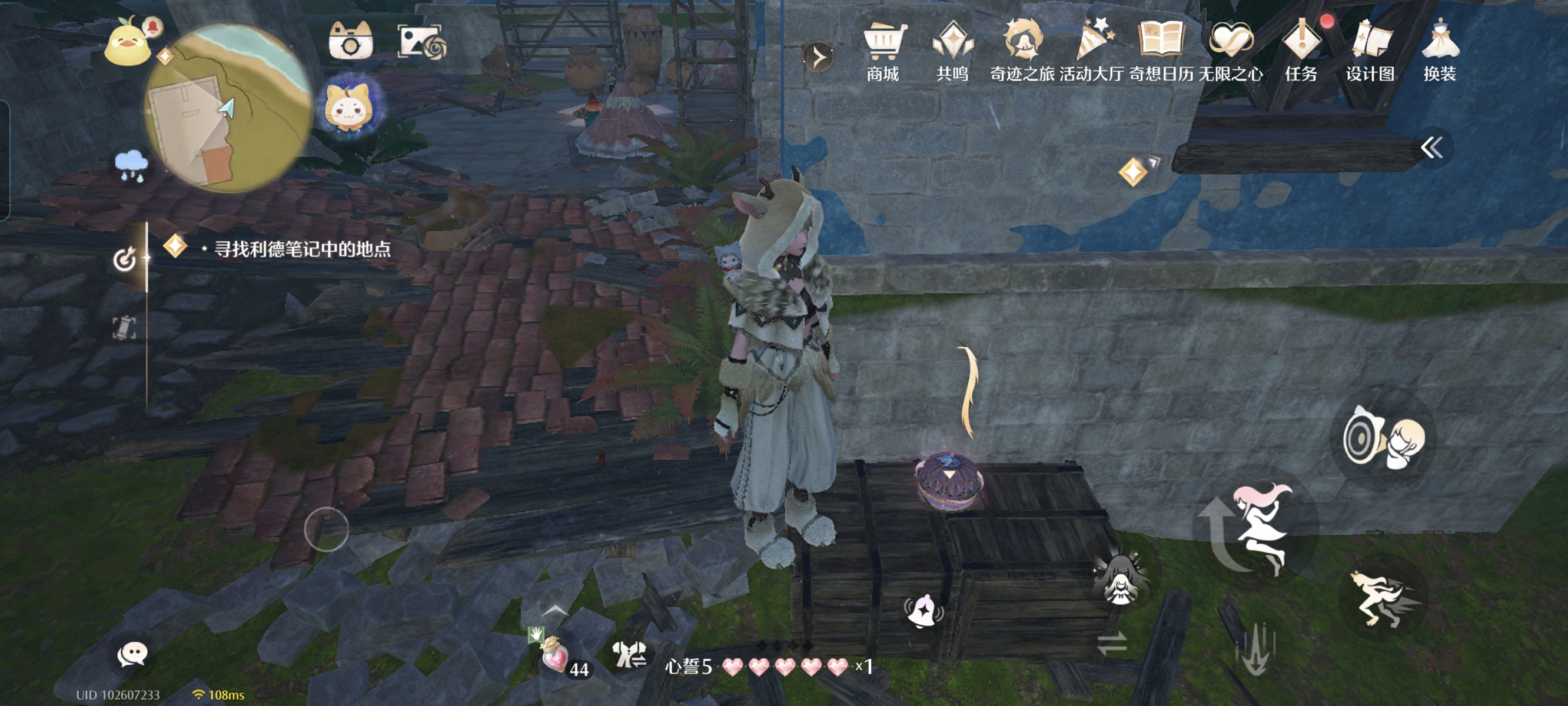The height and width of the screenshot is (706, 1568).
Task: Click the yellow chick avatar icon
Action: (127, 42)
